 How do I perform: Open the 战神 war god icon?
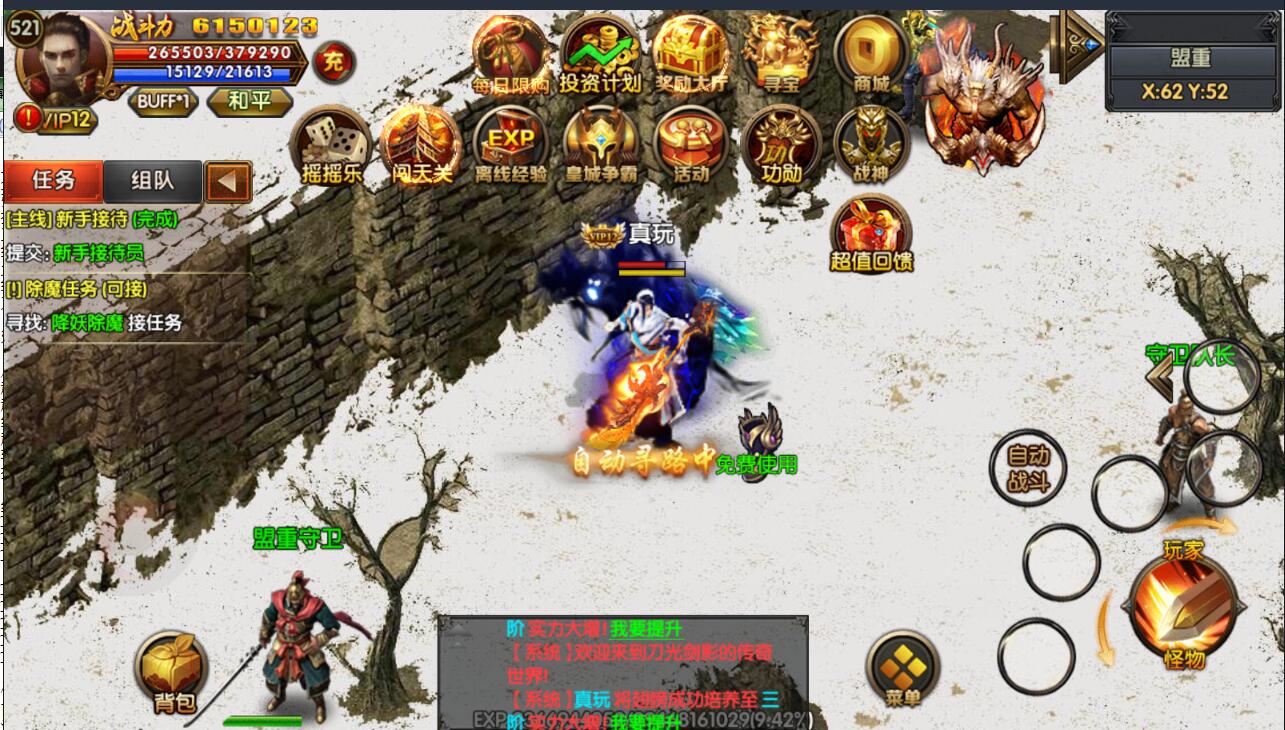pyautogui.click(x=871, y=145)
